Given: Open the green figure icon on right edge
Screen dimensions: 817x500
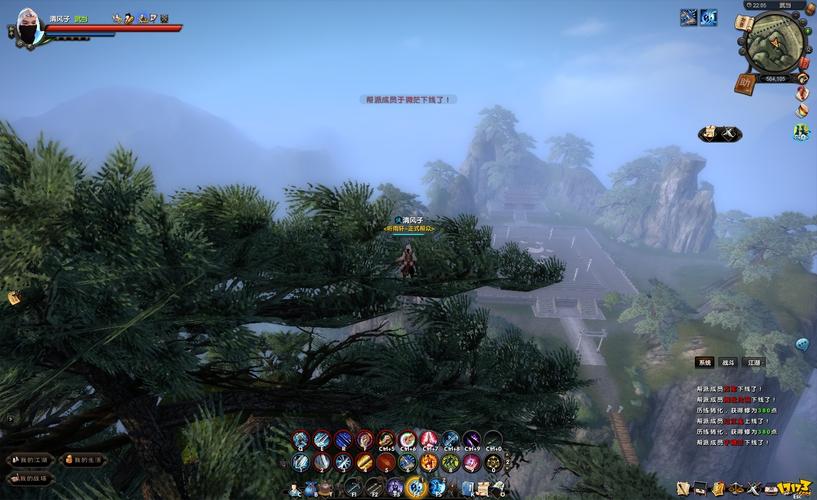Looking at the screenshot, I should coord(802,131).
